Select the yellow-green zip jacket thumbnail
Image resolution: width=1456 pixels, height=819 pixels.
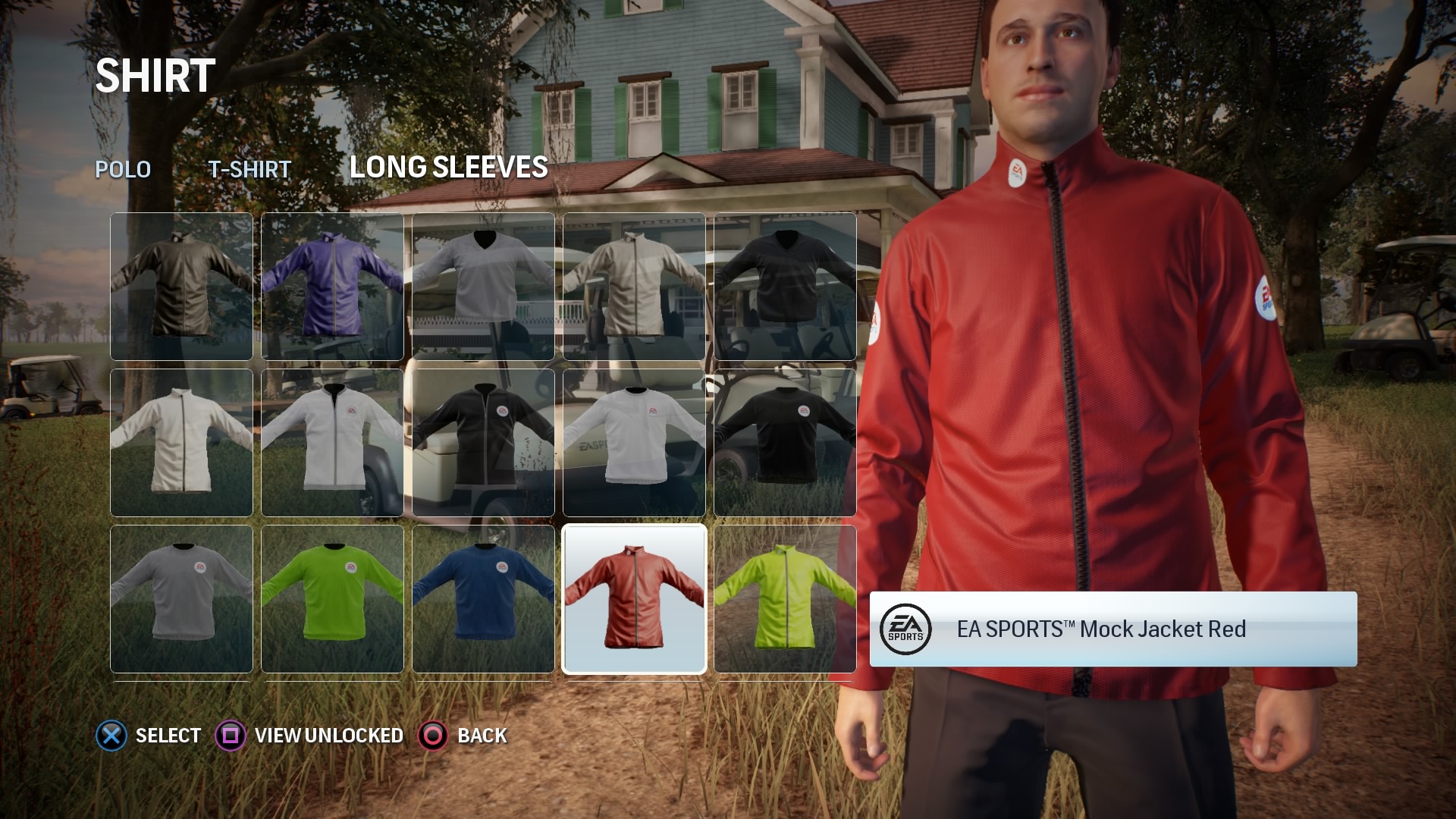tap(785, 599)
